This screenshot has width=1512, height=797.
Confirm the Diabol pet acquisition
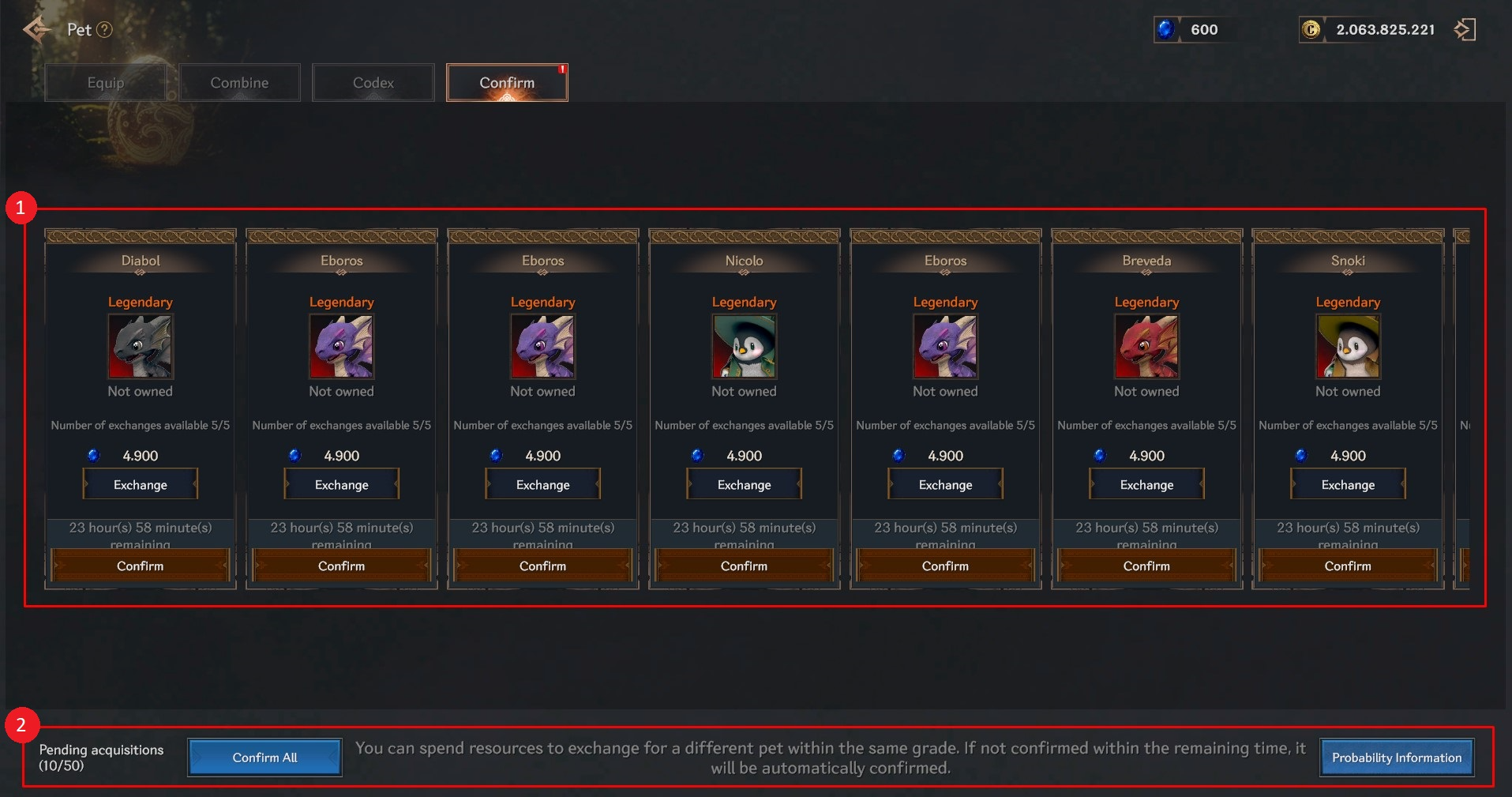140,566
